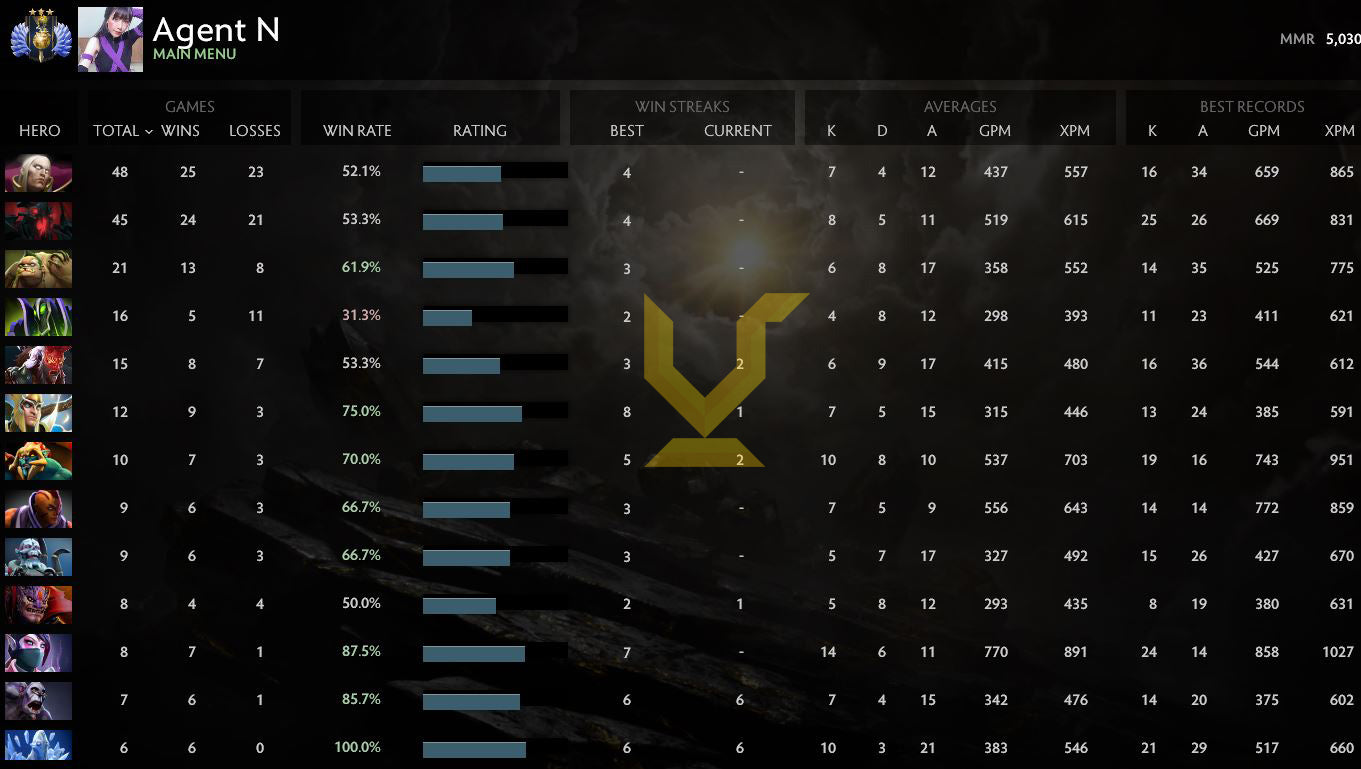
Task: Sort heroes by the LOSSES column
Action: pyautogui.click(x=254, y=131)
